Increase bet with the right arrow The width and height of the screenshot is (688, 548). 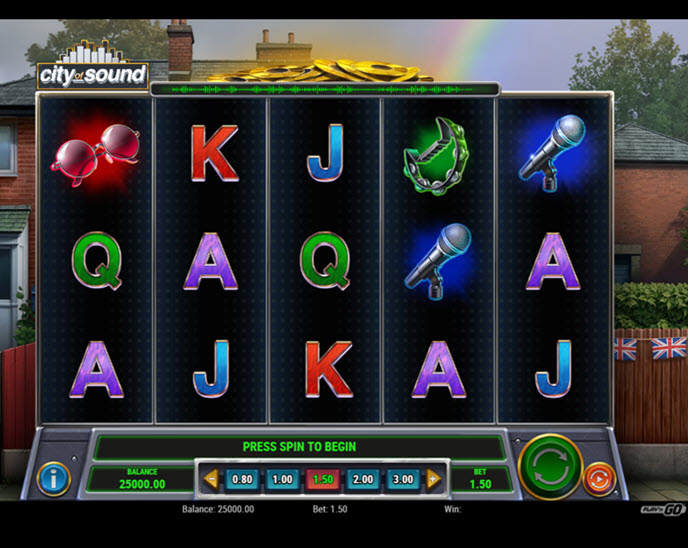point(433,479)
